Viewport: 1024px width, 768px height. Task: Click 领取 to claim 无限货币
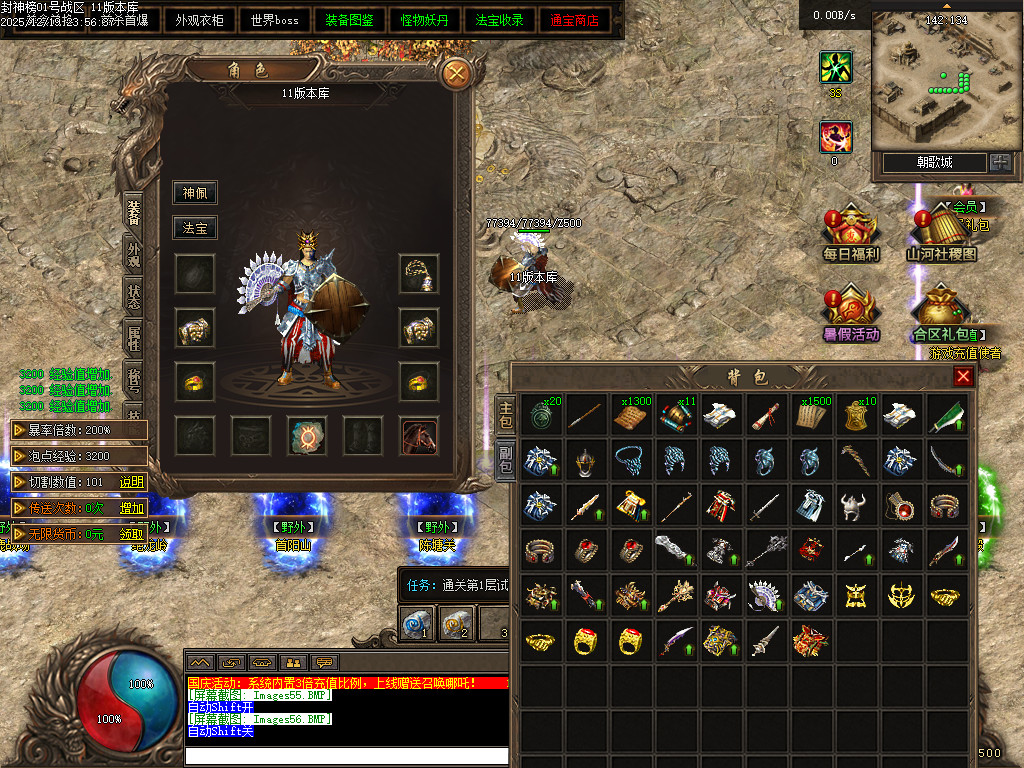pyautogui.click(x=132, y=534)
